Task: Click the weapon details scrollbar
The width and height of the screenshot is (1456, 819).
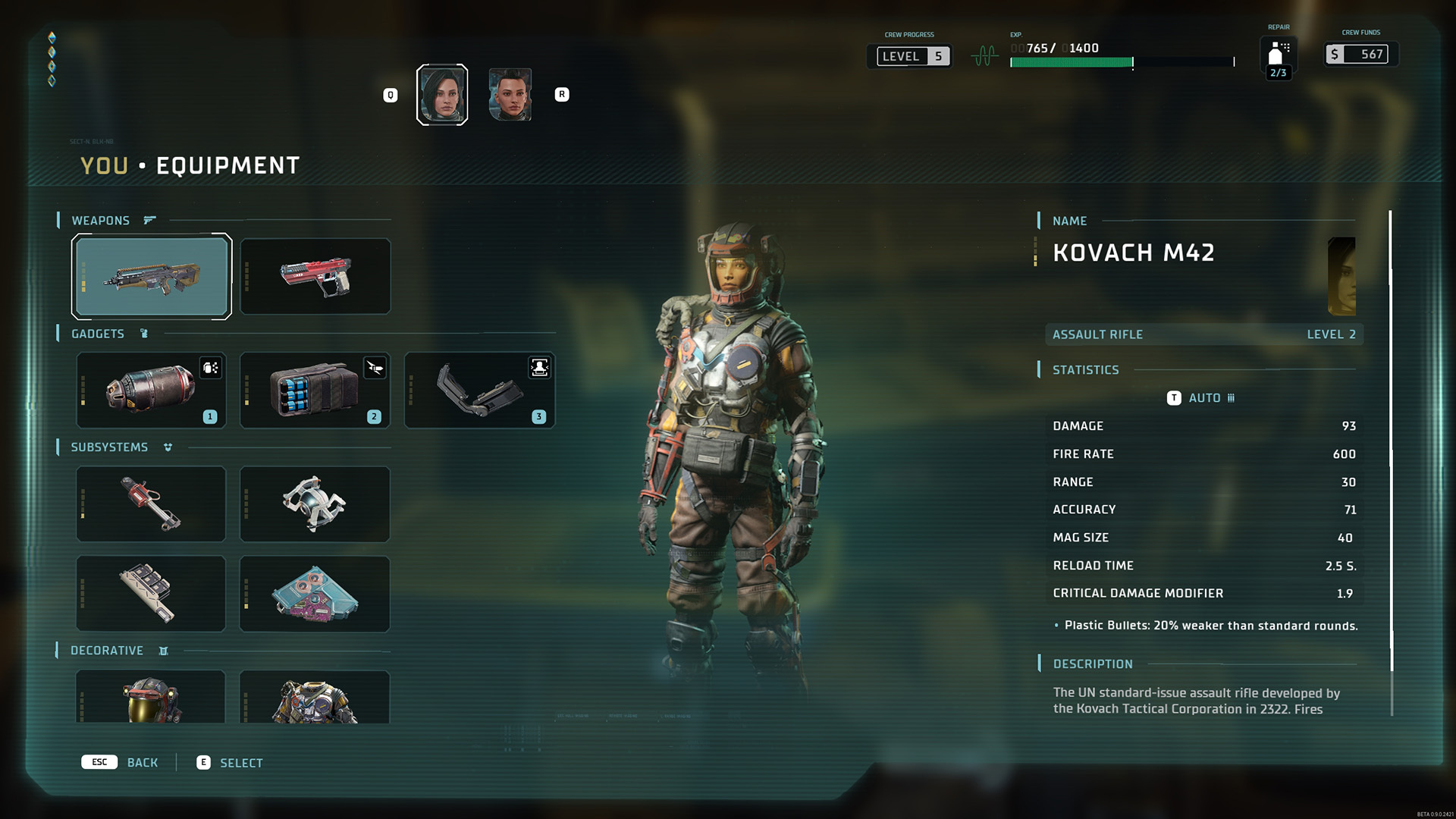Action: point(1391,440)
